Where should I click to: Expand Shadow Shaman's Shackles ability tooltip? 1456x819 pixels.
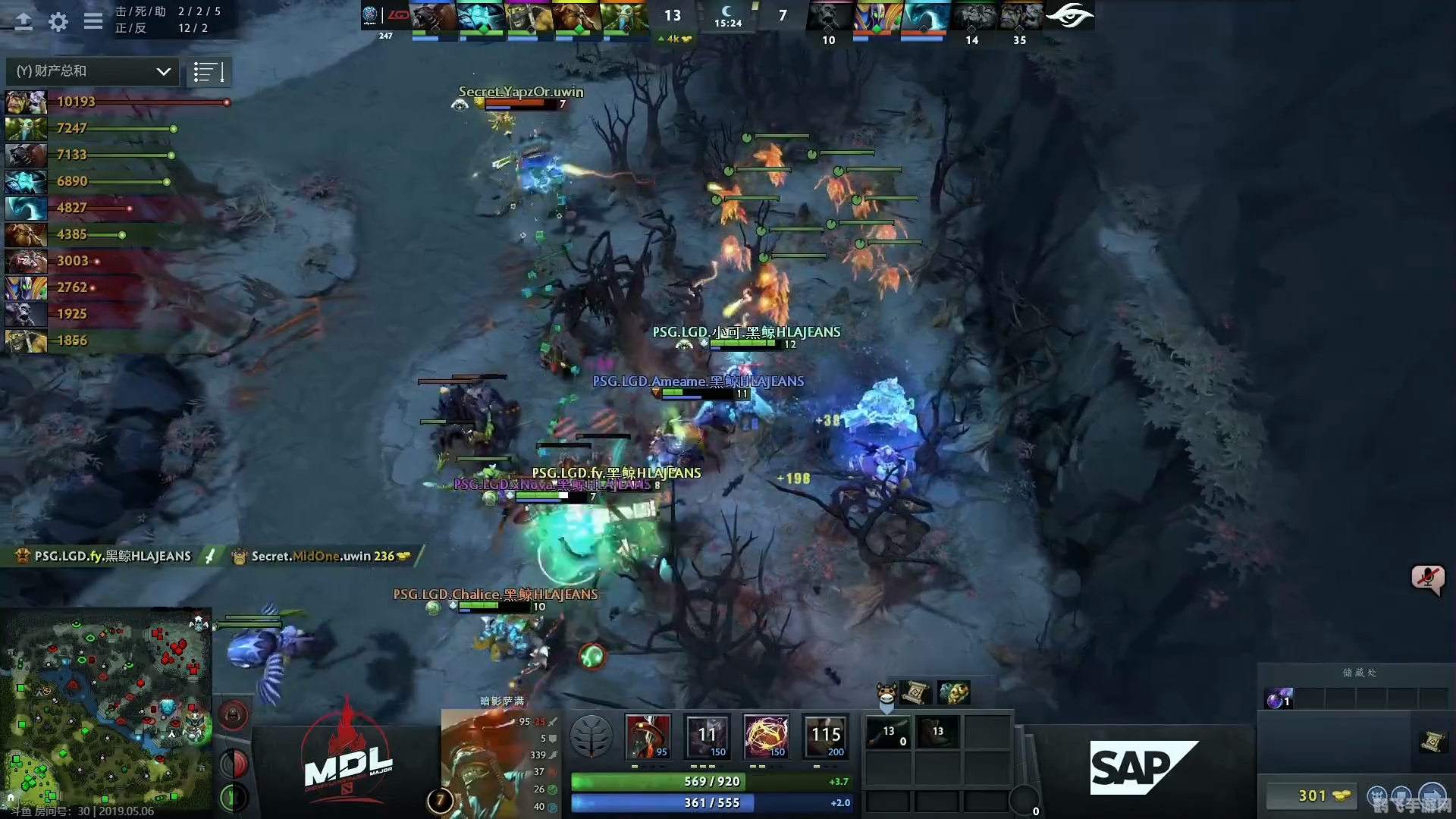click(x=766, y=736)
